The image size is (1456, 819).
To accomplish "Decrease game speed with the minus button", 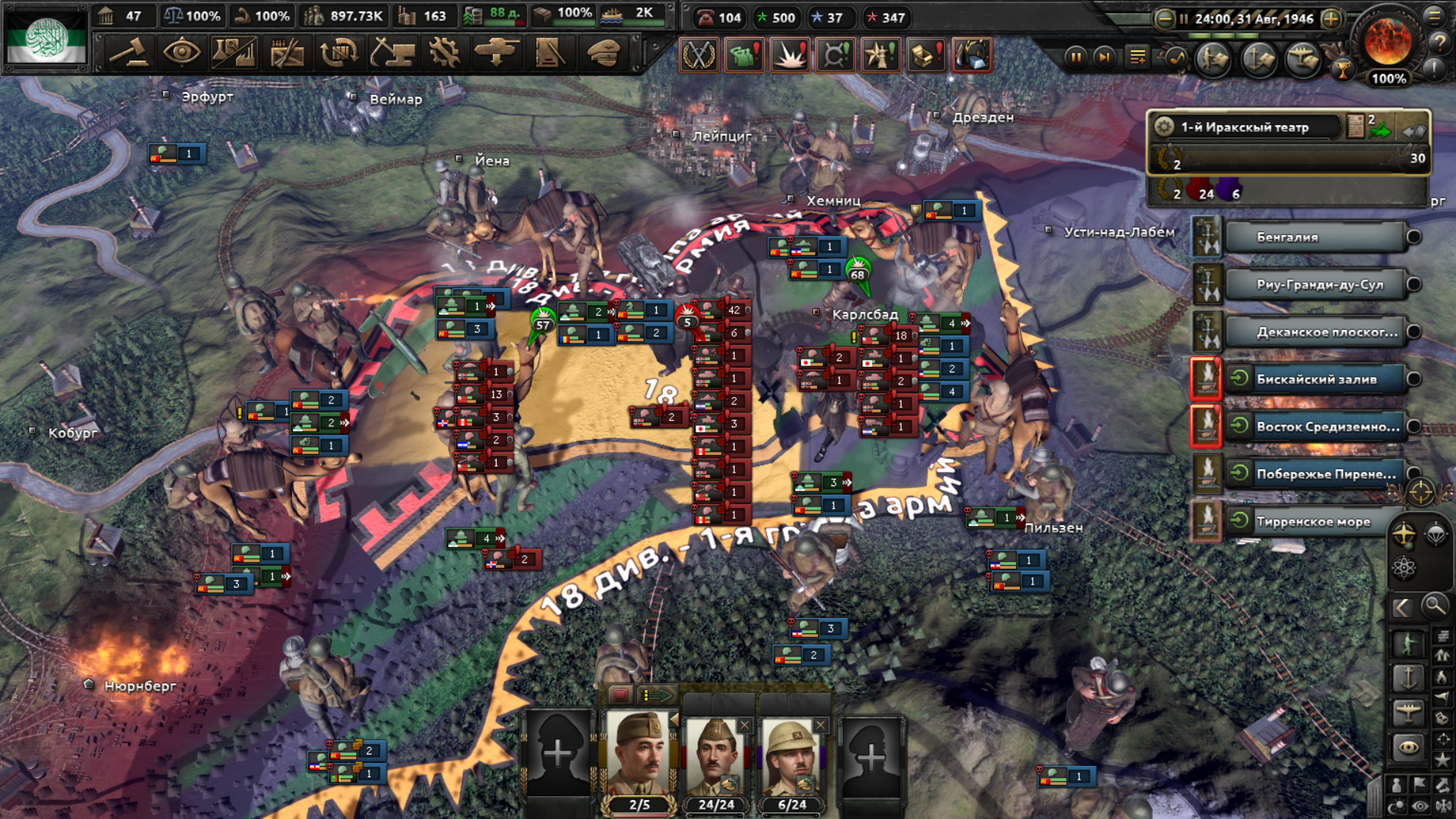I will click(x=1164, y=19).
